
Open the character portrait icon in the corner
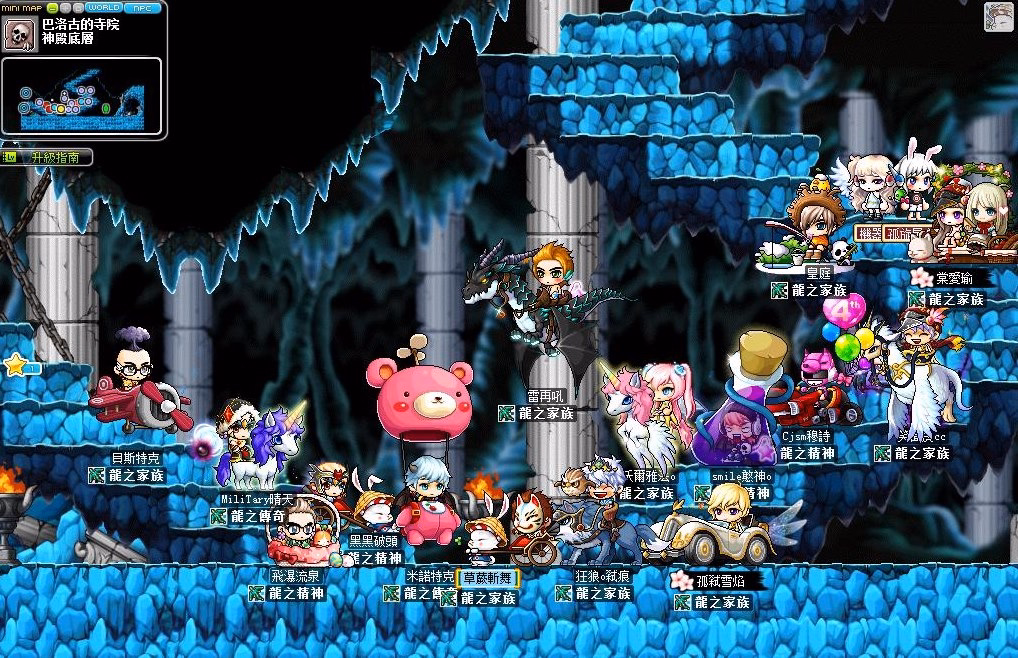[x=998, y=17]
